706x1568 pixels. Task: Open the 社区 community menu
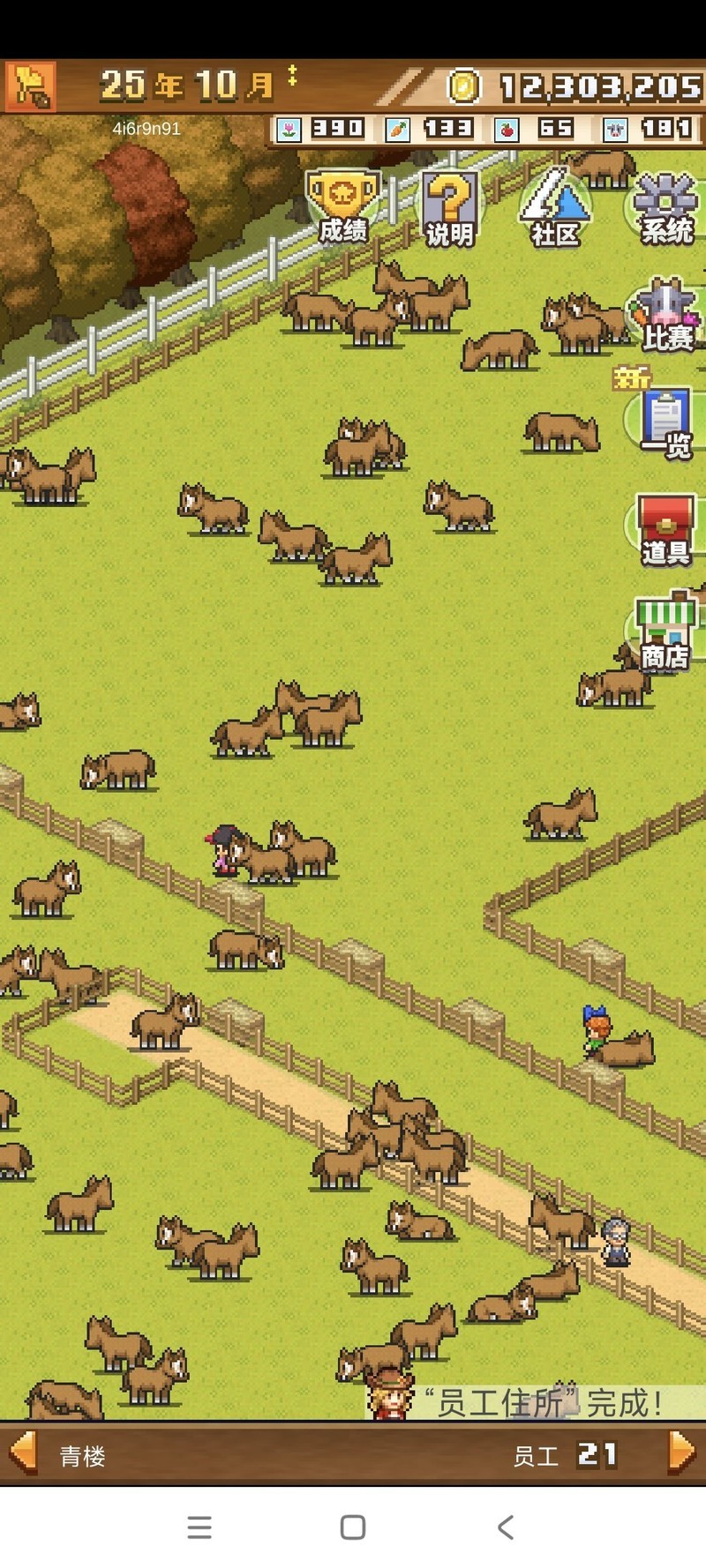tap(555, 208)
